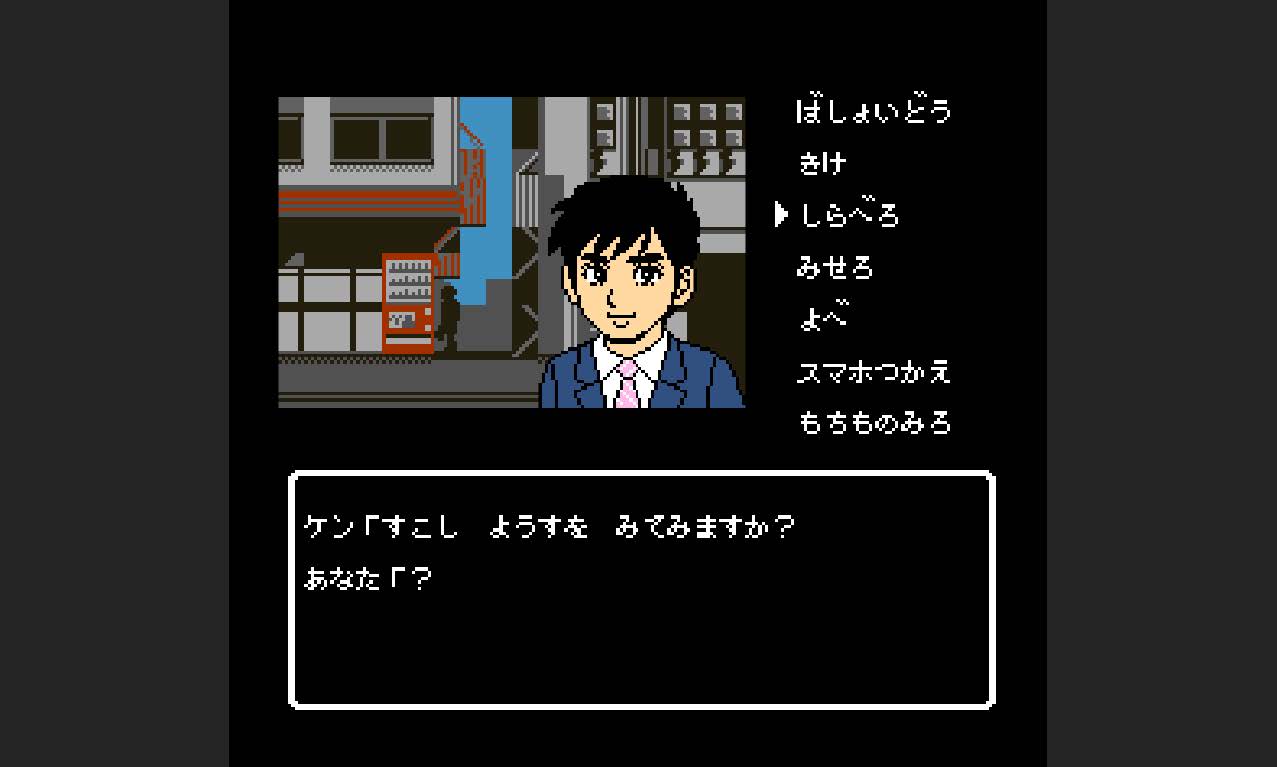
Task: Advance the dialogue text box
Action: pos(641,589)
